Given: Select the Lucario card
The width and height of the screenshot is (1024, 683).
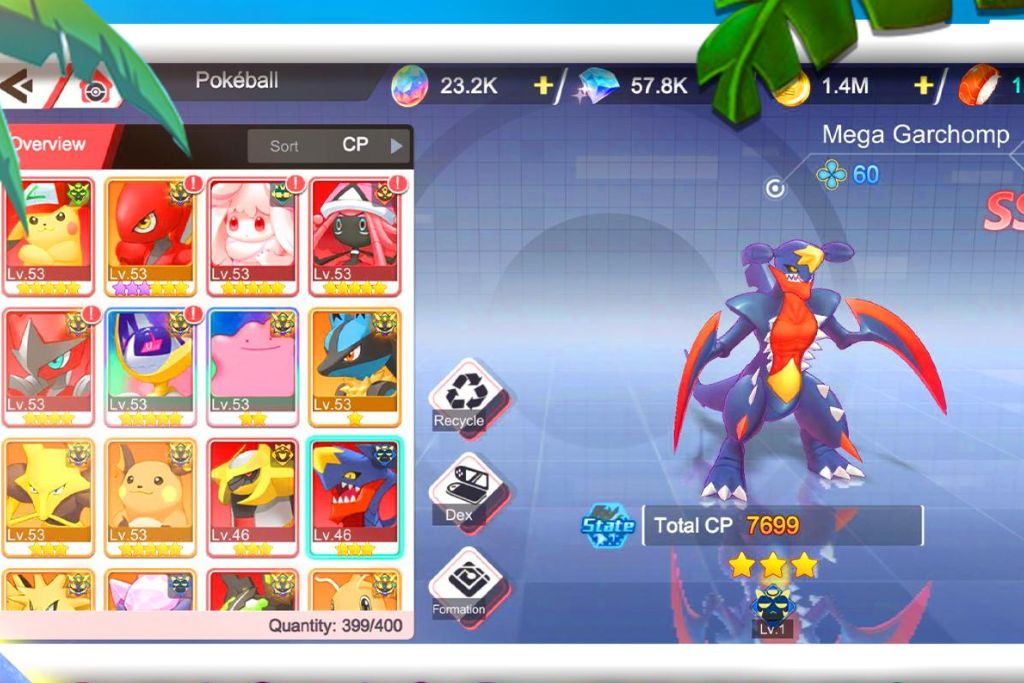Looking at the screenshot, I should point(355,366).
